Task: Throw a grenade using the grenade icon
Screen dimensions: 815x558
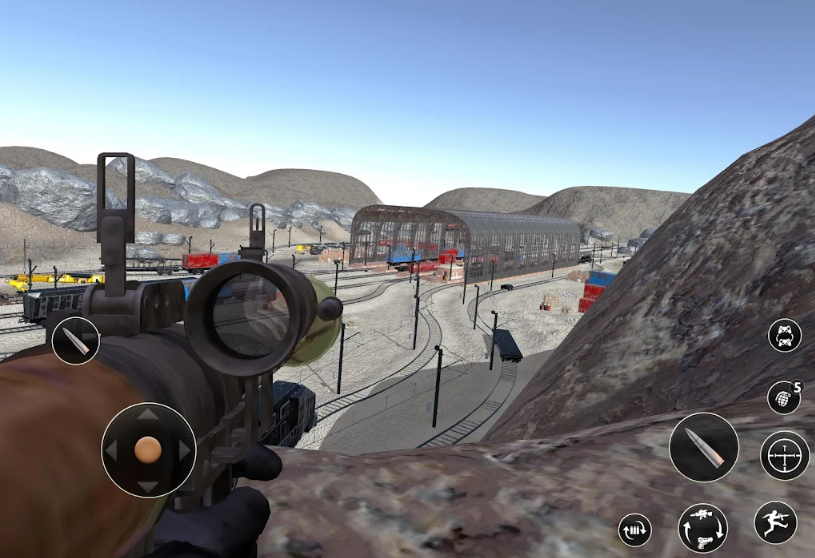Action: click(x=784, y=397)
